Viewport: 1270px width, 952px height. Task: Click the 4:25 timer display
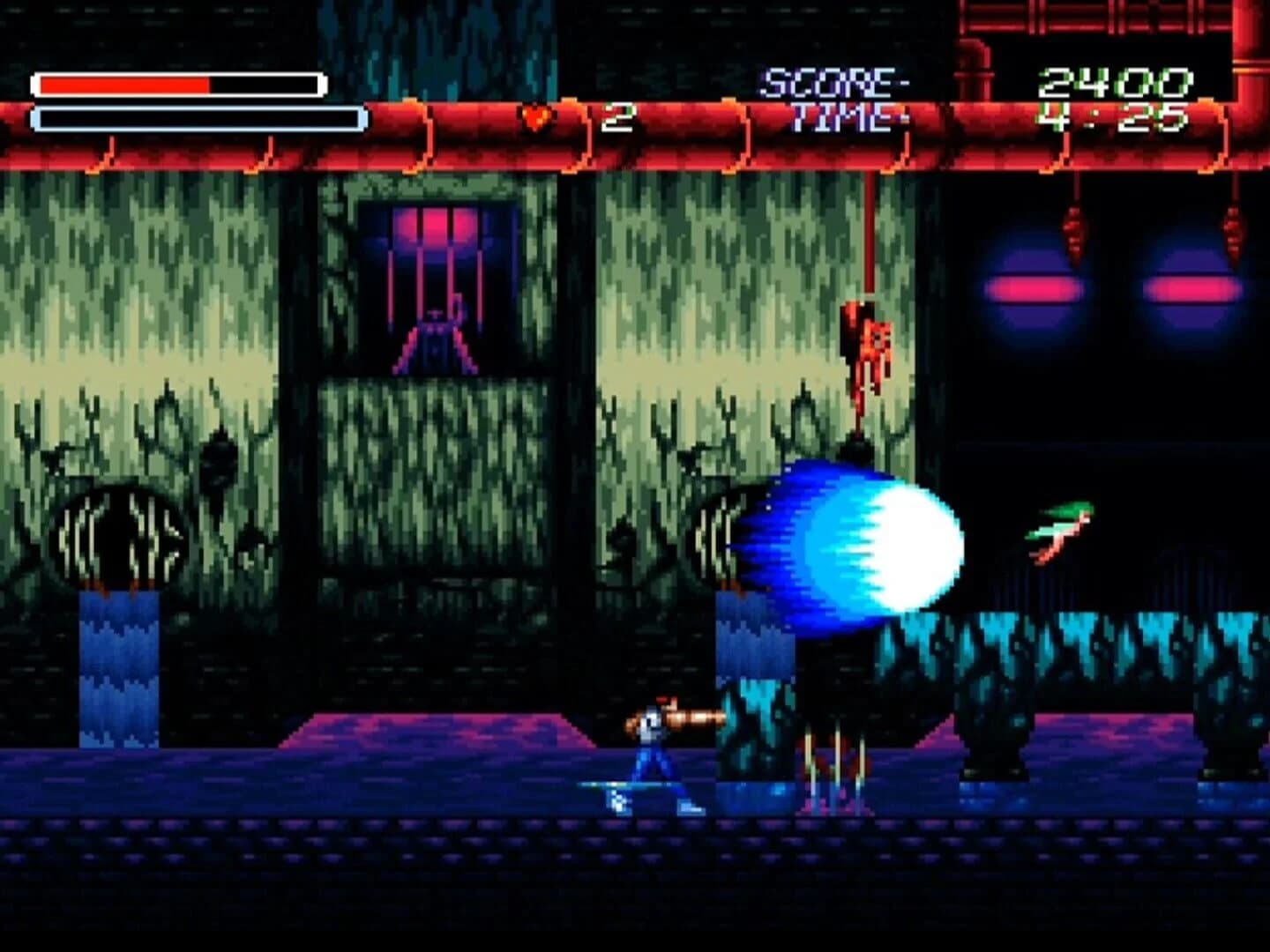click(x=1113, y=116)
